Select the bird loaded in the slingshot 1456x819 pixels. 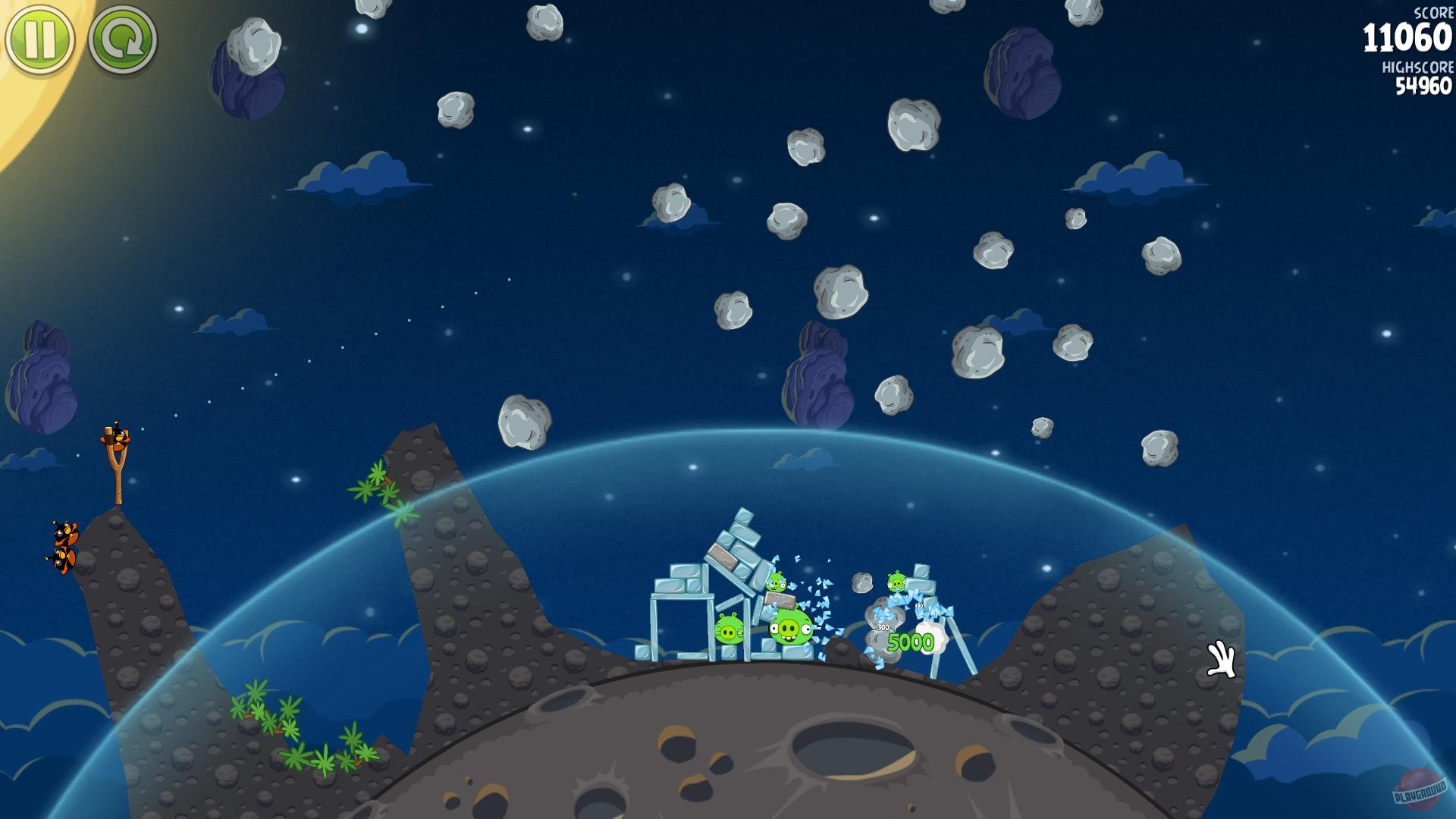(119, 438)
